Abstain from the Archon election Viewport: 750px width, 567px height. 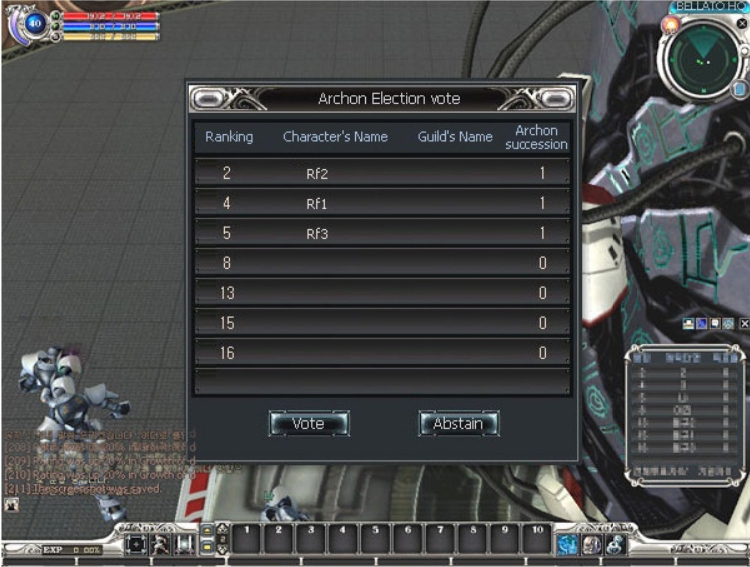point(458,424)
